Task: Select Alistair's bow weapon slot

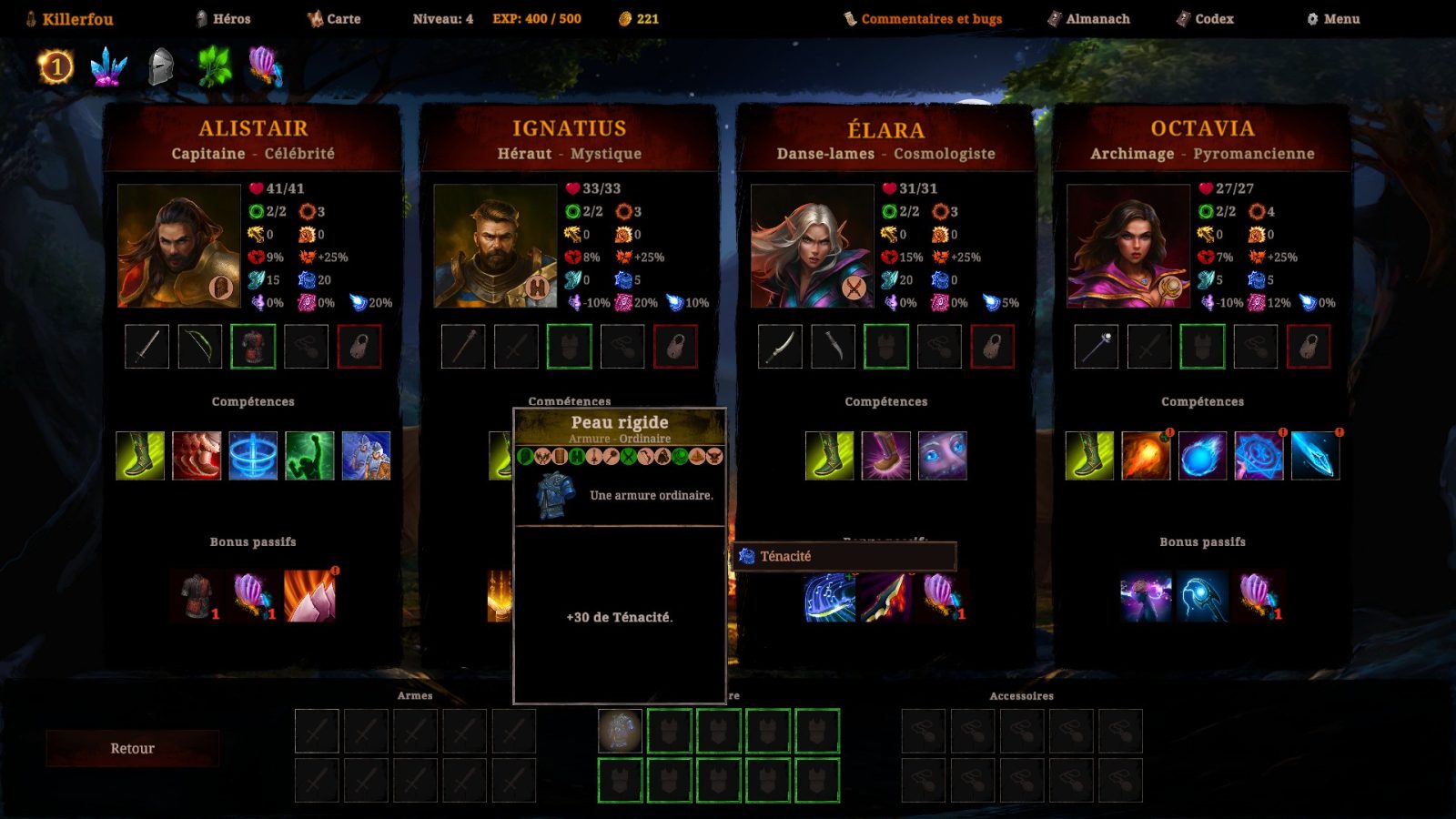Action: (x=200, y=347)
